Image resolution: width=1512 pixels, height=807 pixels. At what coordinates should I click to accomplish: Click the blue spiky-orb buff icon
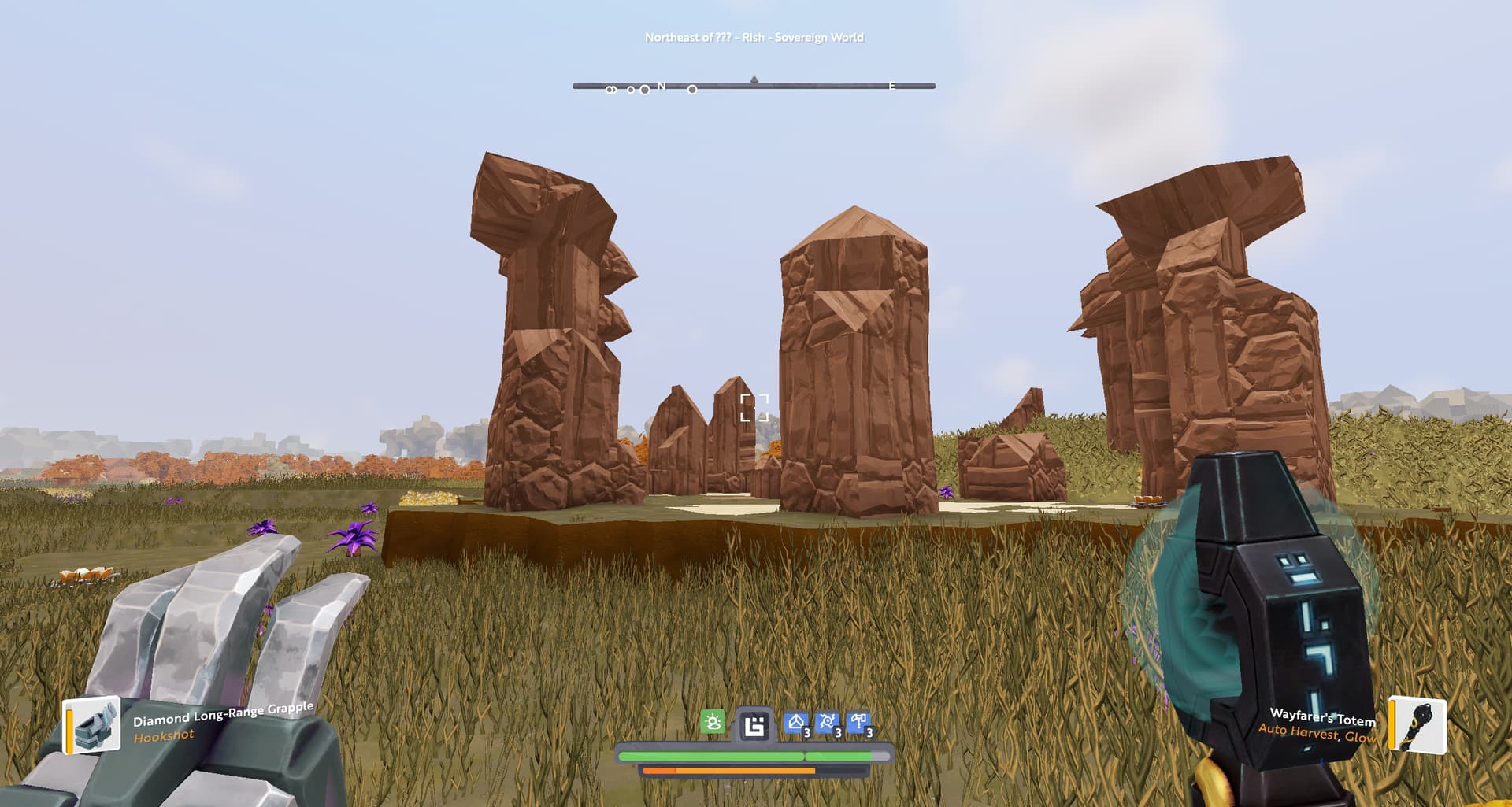[827, 724]
